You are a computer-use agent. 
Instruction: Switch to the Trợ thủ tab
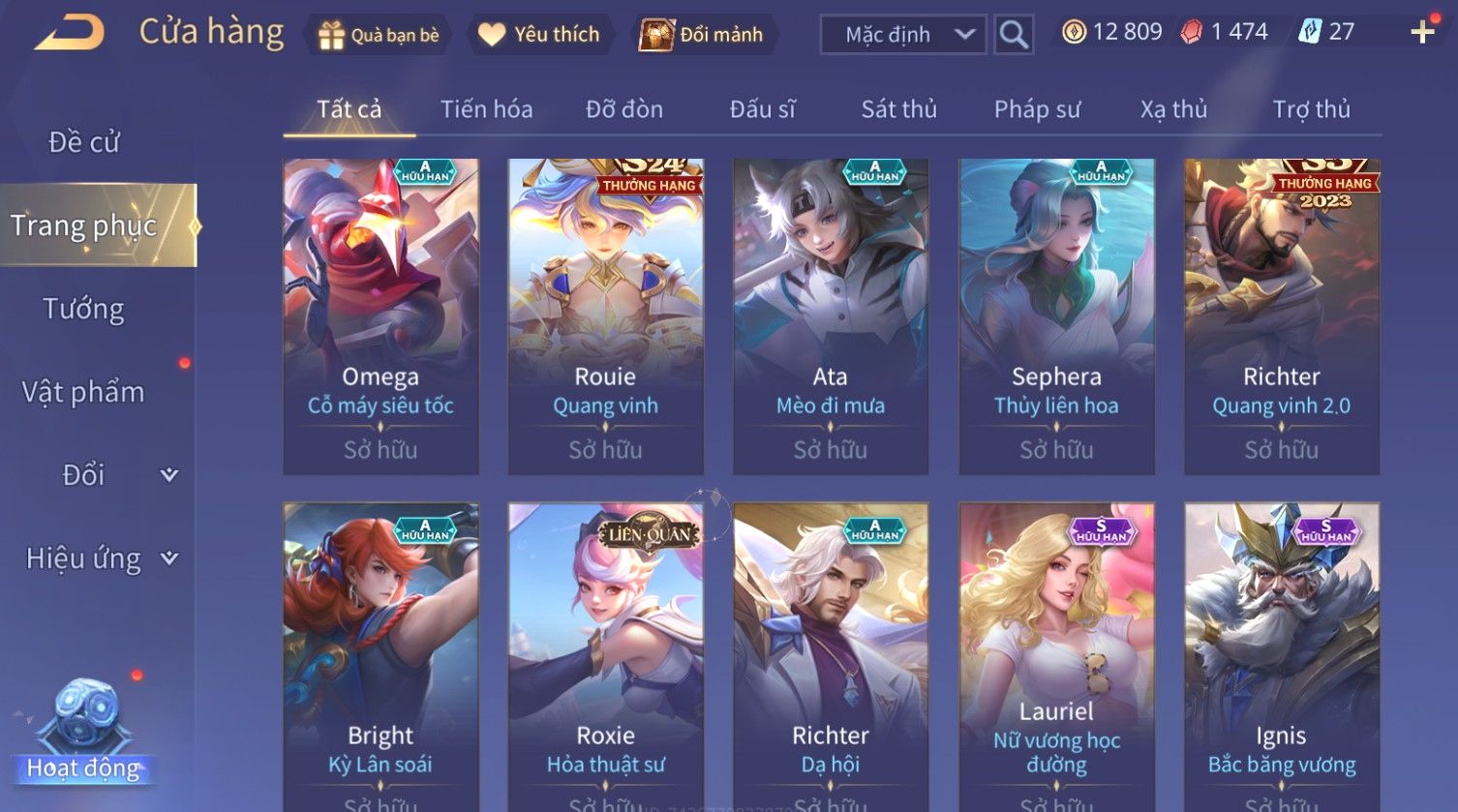point(1311,109)
